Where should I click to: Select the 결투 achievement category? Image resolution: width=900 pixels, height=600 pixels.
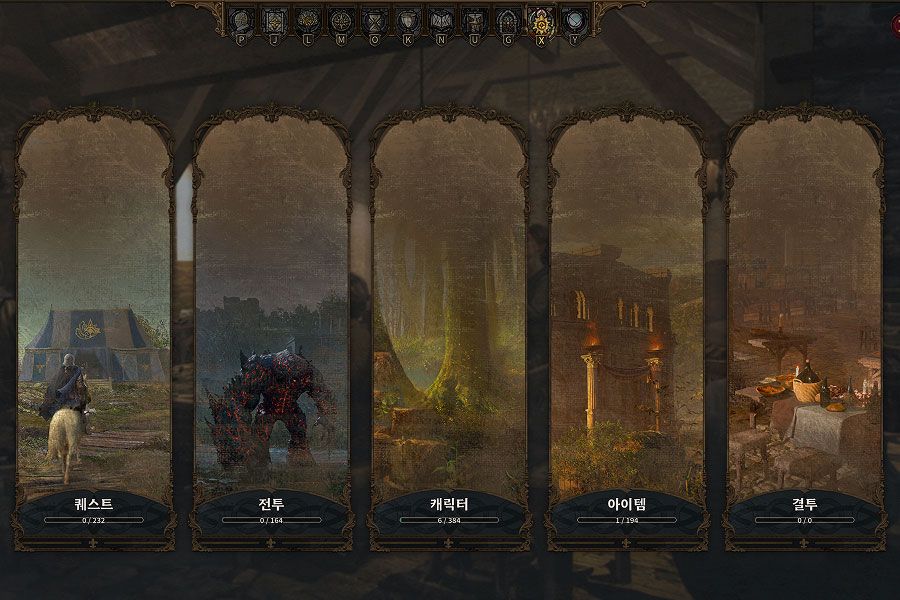click(805, 330)
